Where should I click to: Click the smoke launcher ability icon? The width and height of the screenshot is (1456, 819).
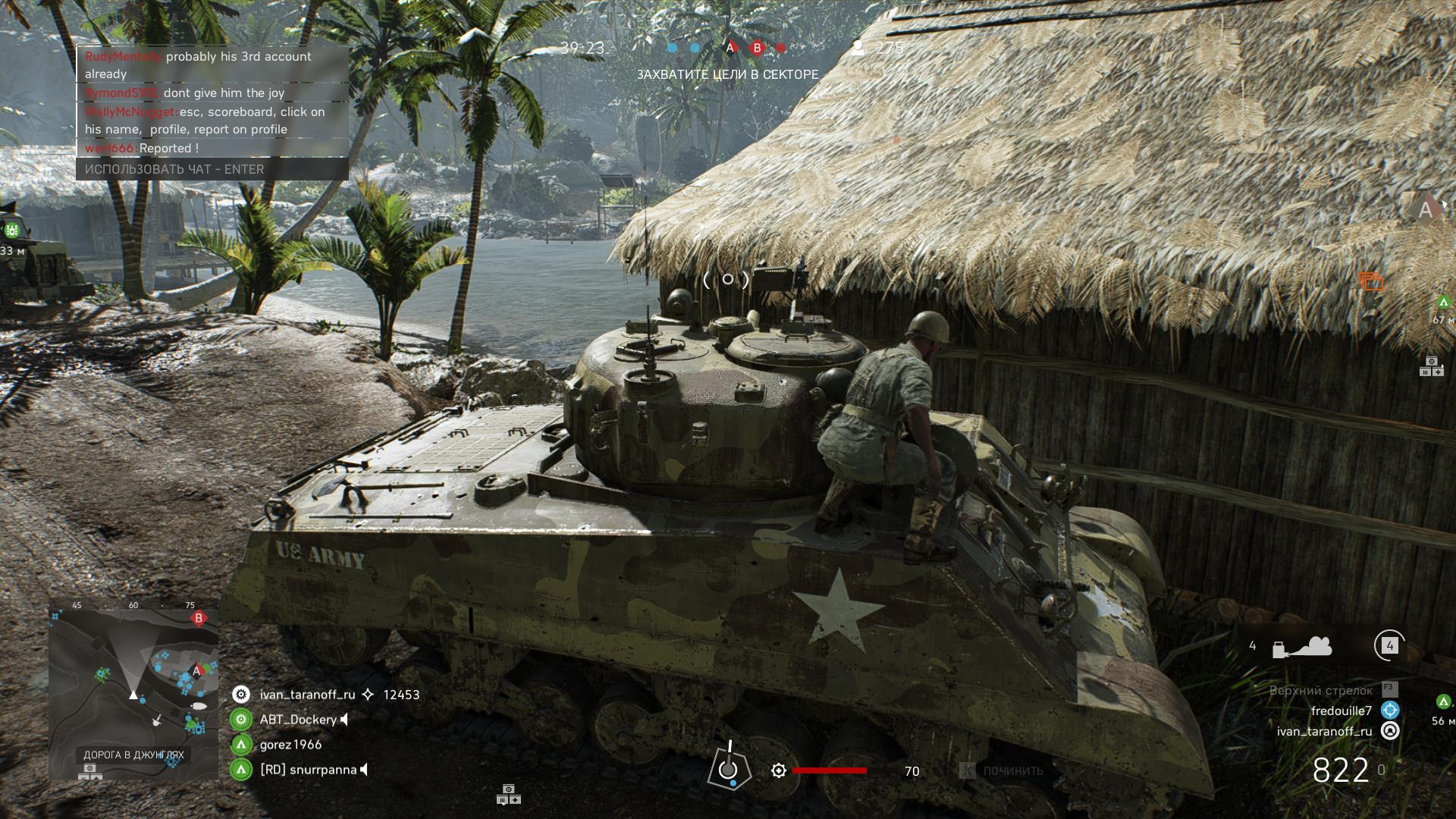pos(1301,647)
